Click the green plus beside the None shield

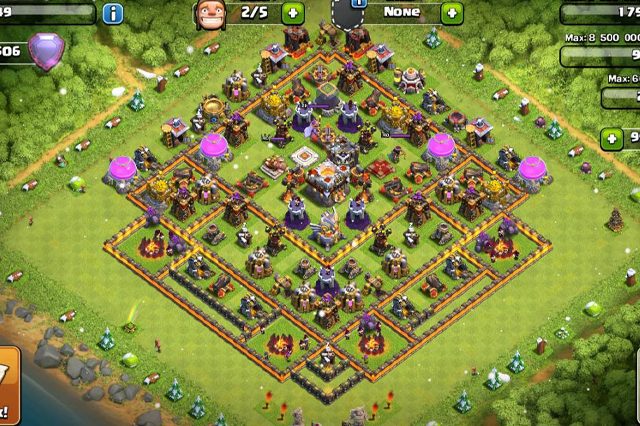click(452, 14)
